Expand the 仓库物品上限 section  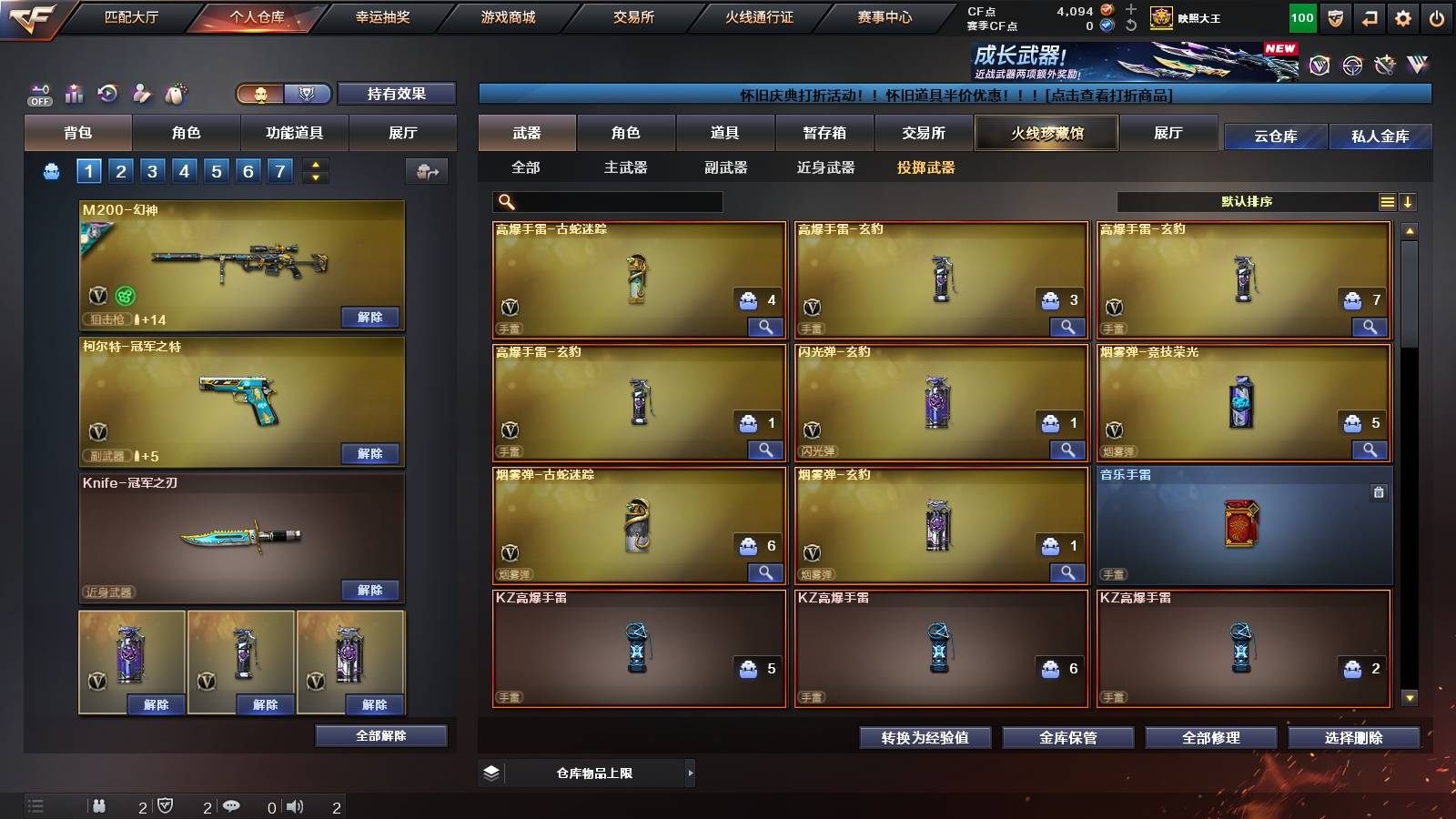point(692,773)
